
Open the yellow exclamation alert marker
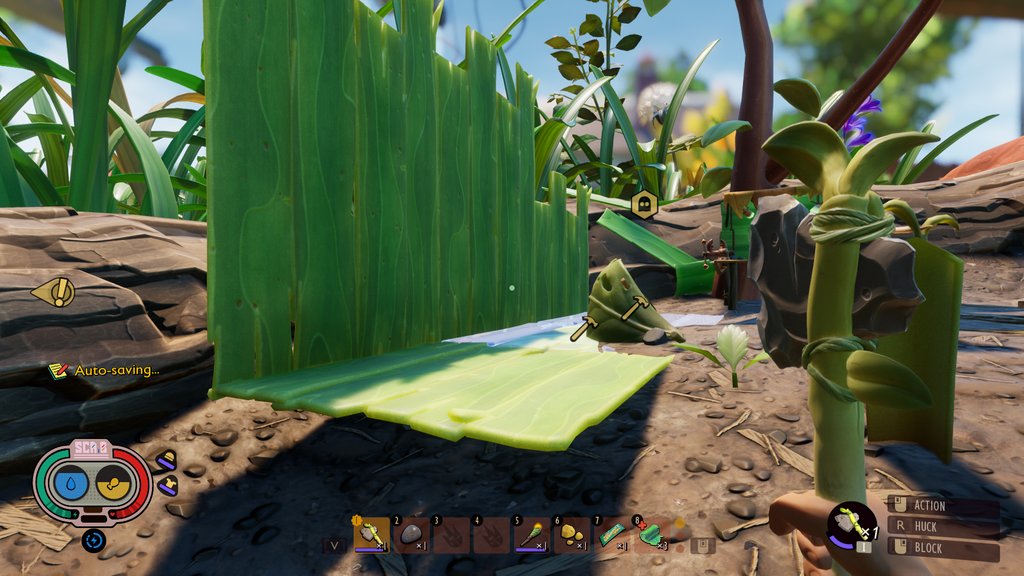point(55,292)
